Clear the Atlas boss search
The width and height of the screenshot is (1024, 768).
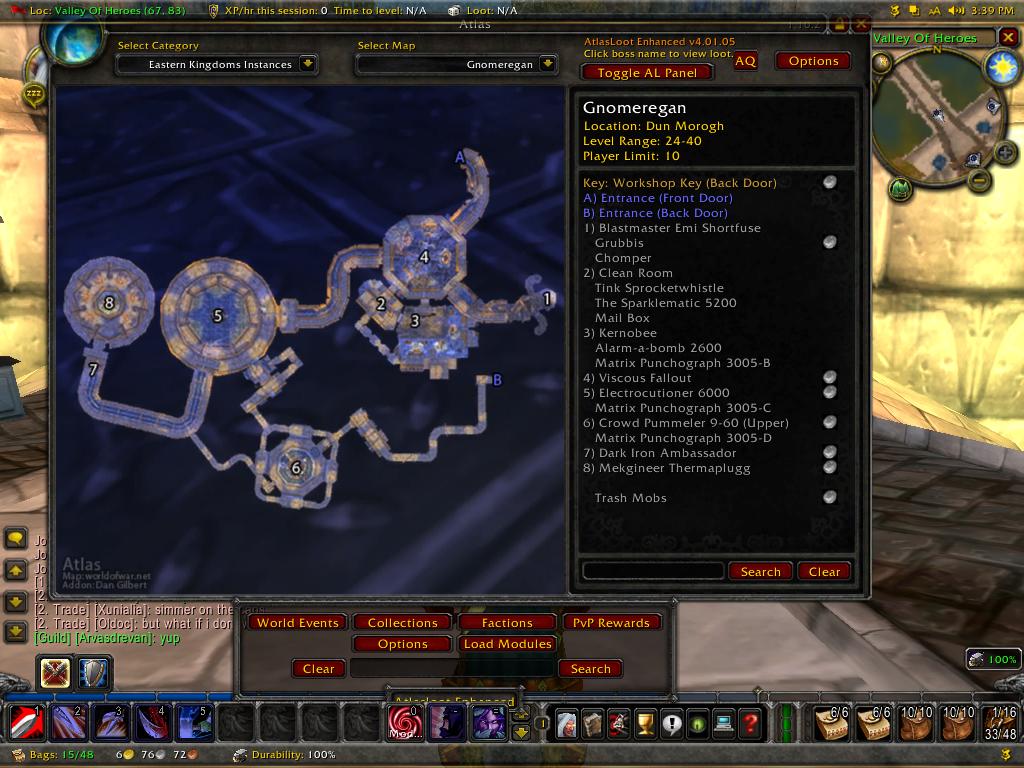(x=824, y=571)
